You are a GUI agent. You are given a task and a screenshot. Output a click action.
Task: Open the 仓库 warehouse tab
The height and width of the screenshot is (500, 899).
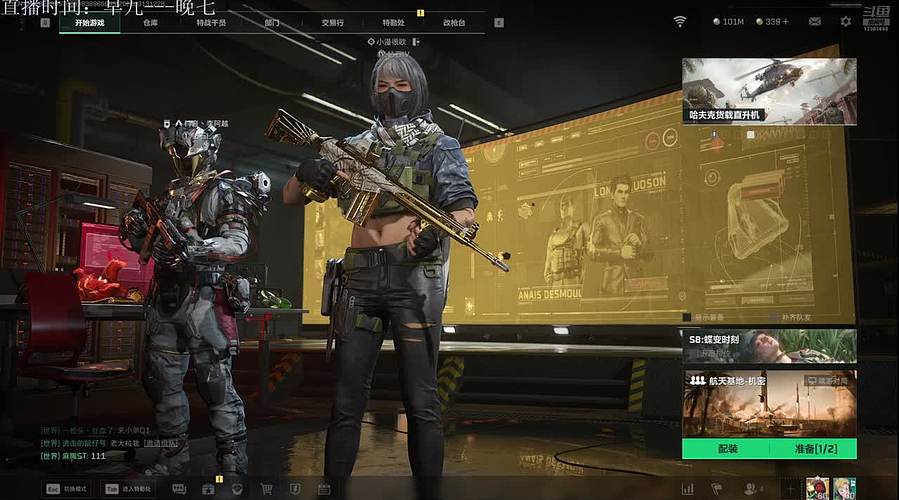(151, 22)
